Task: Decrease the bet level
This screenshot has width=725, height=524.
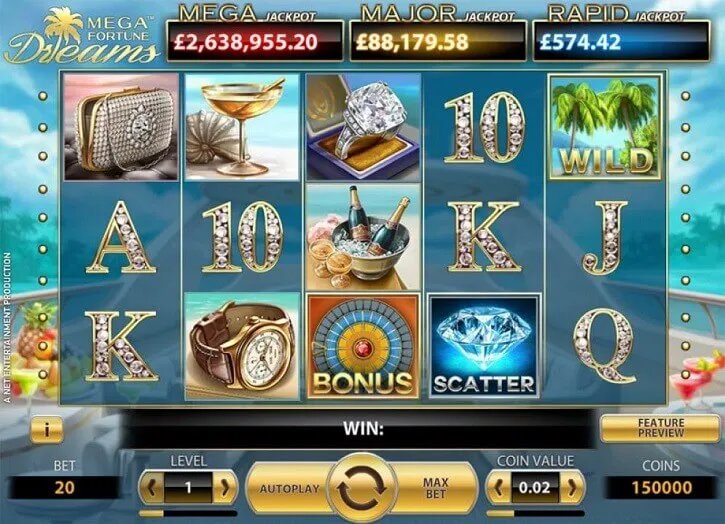Action: [x=151, y=489]
